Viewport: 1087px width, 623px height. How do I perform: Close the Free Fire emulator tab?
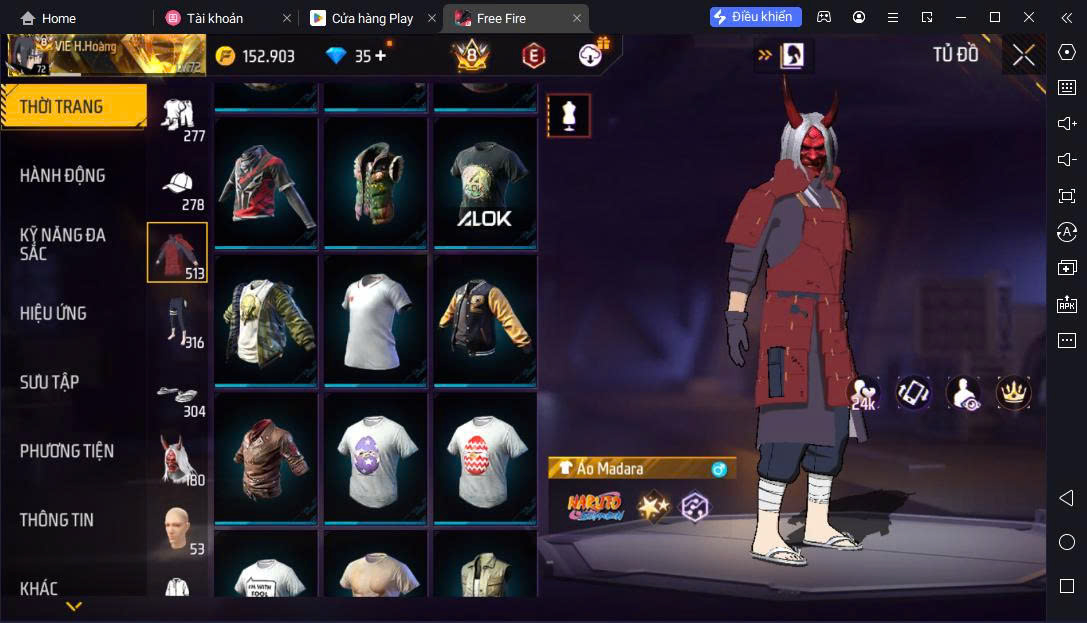click(577, 18)
